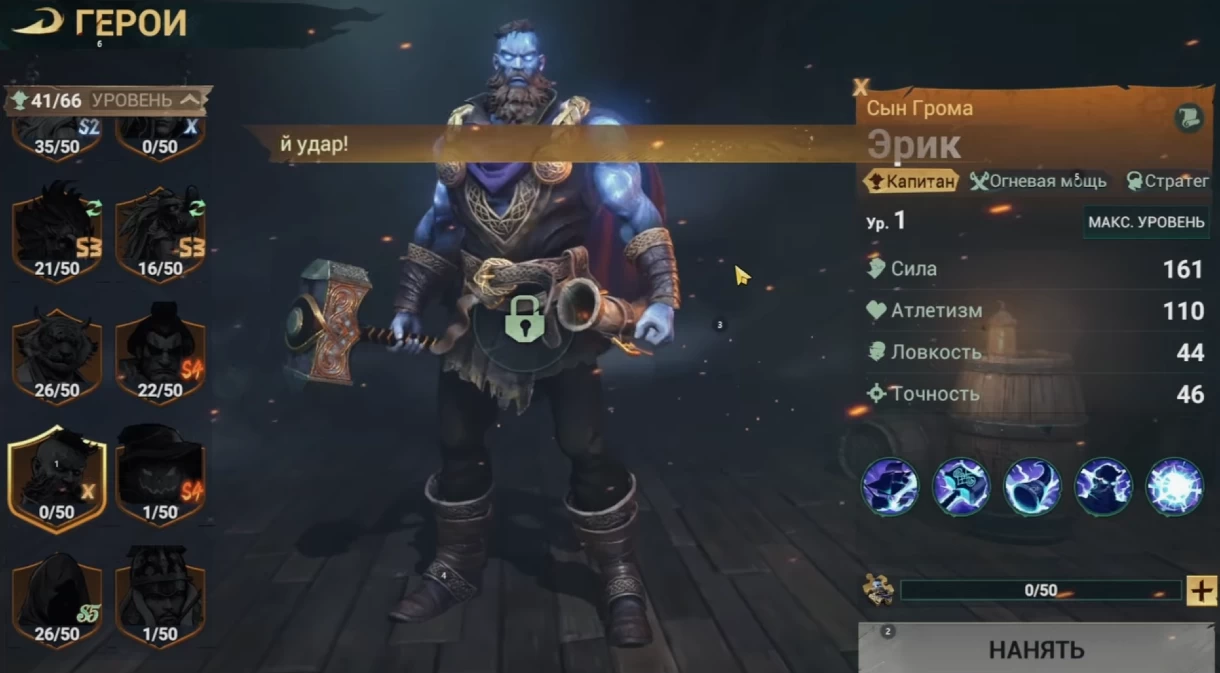Image resolution: width=1220 pixels, height=673 pixels.
Task: Click the МАКС. УРОВЕНЬ button
Action: (1145, 222)
